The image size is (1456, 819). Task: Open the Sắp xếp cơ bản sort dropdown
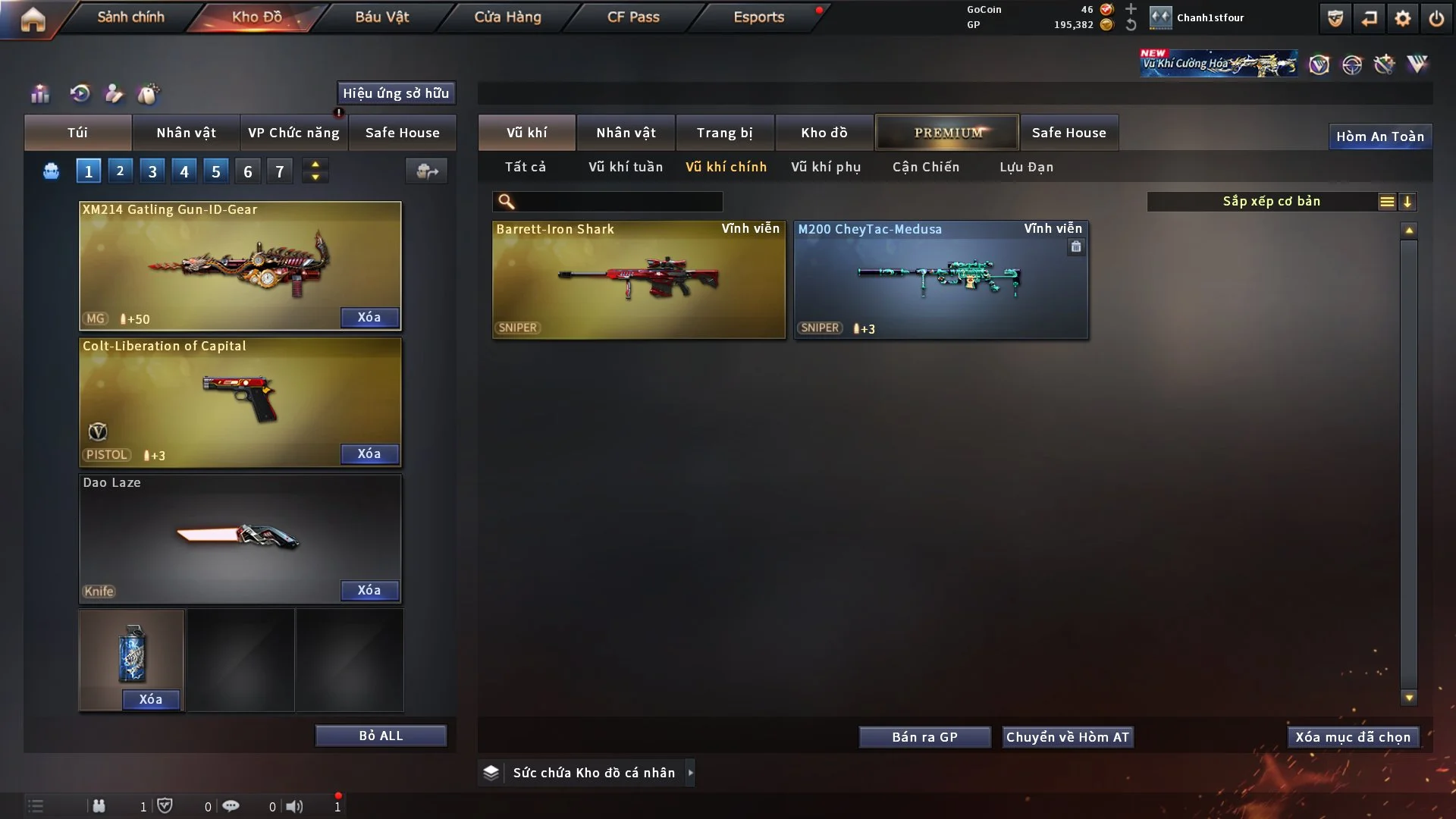1271,201
